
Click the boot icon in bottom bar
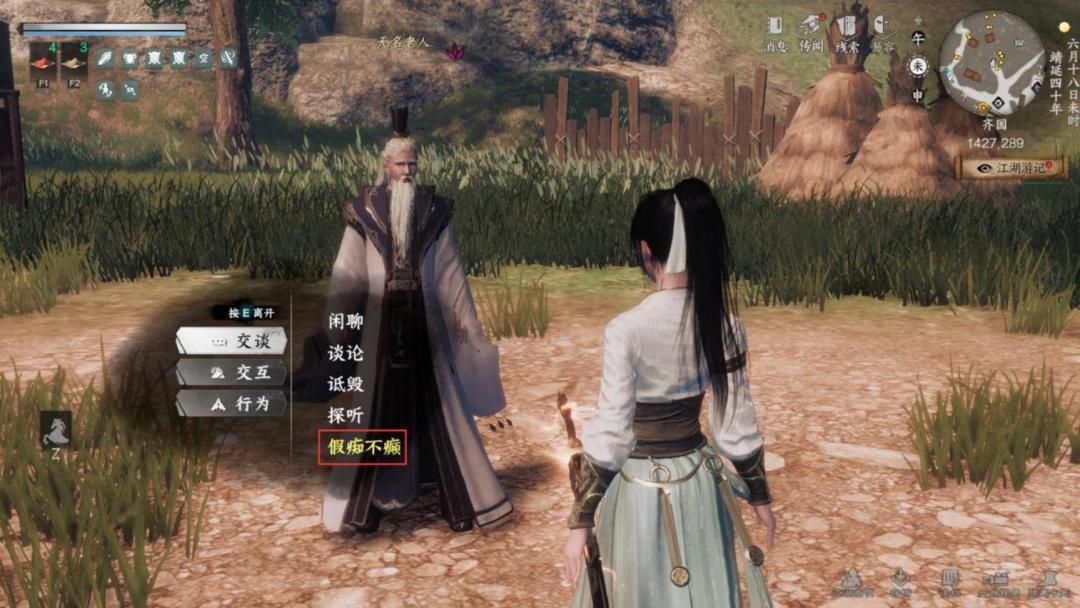tap(1047, 580)
